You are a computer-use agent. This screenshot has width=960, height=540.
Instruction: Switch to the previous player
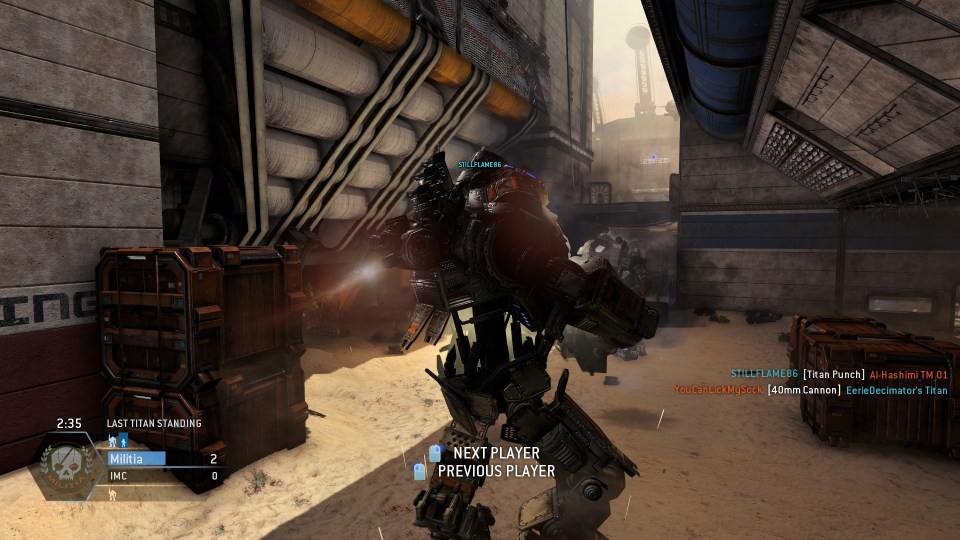495,470
